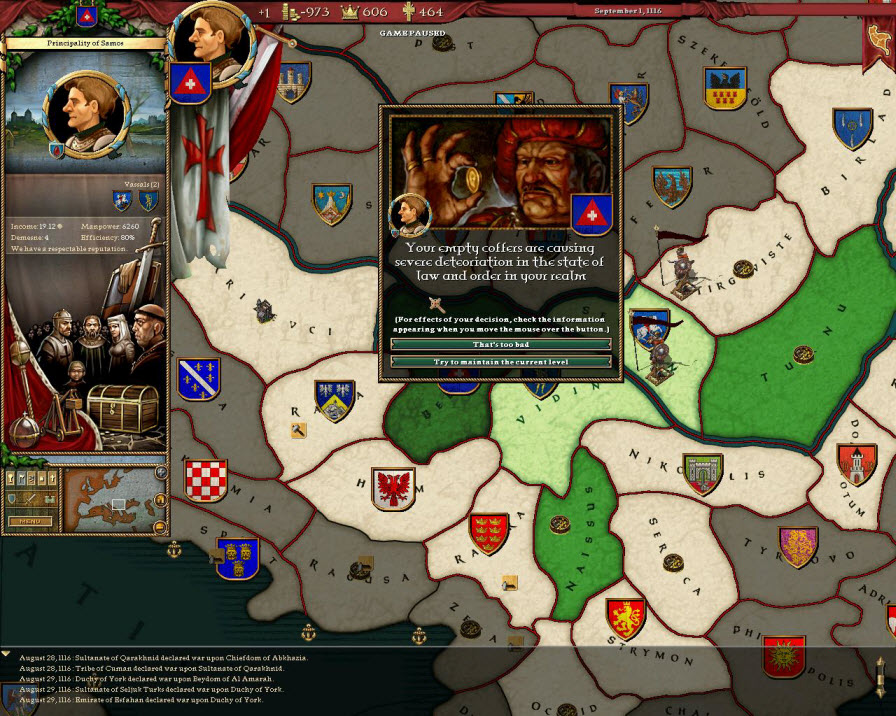Click the Samos coat of arms in the event popup
Image resolution: width=896 pixels, height=716 pixels.
pyautogui.click(x=590, y=214)
